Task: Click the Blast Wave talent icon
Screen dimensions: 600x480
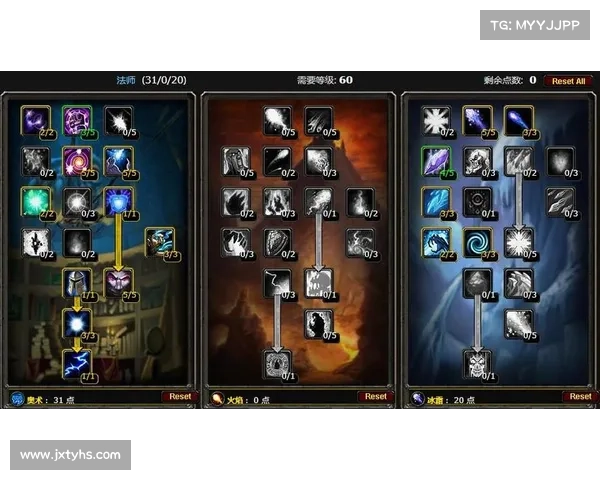Action: click(x=319, y=282)
